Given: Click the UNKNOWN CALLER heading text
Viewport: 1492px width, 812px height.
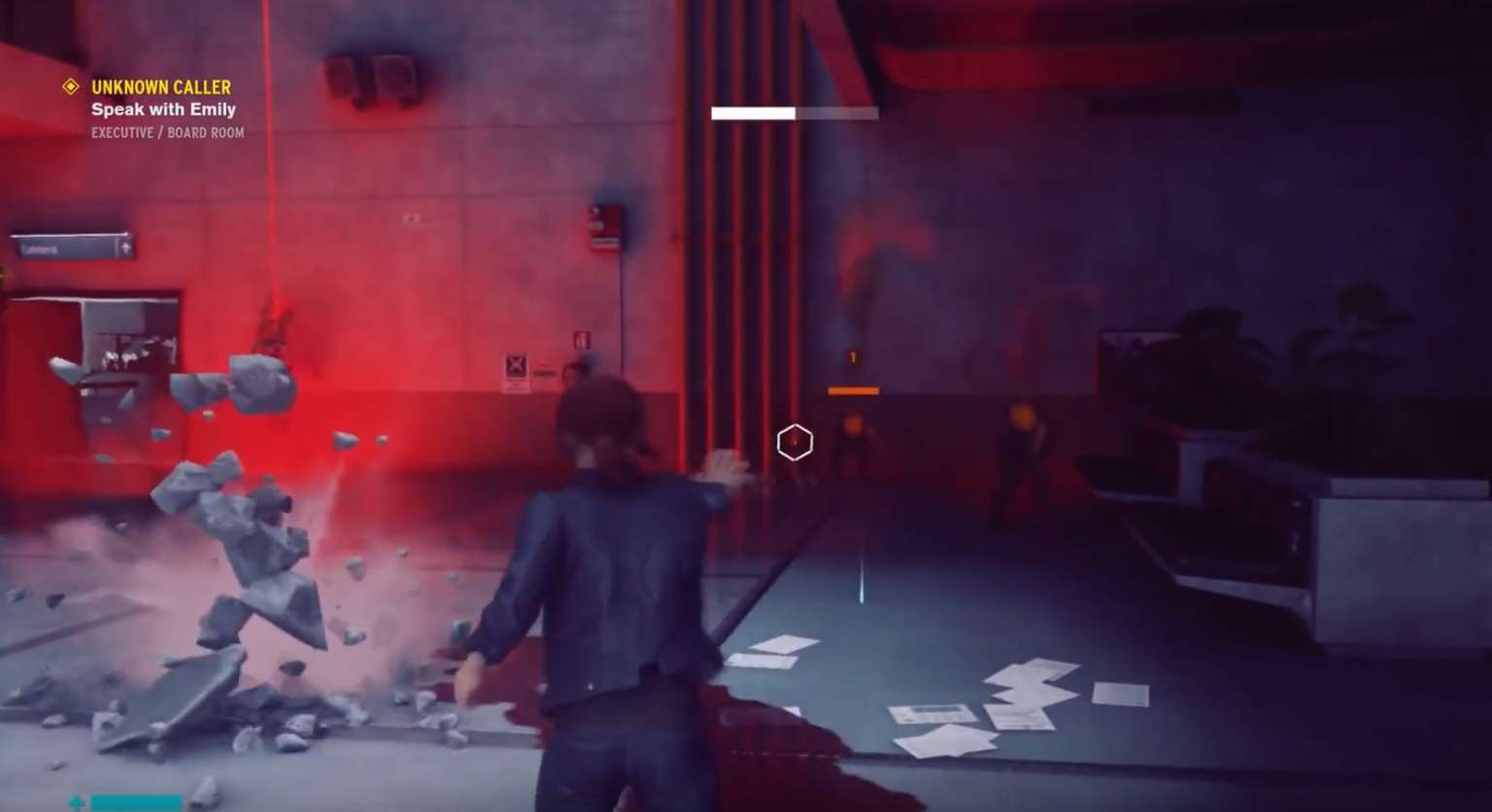Looking at the screenshot, I should click(160, 86).
